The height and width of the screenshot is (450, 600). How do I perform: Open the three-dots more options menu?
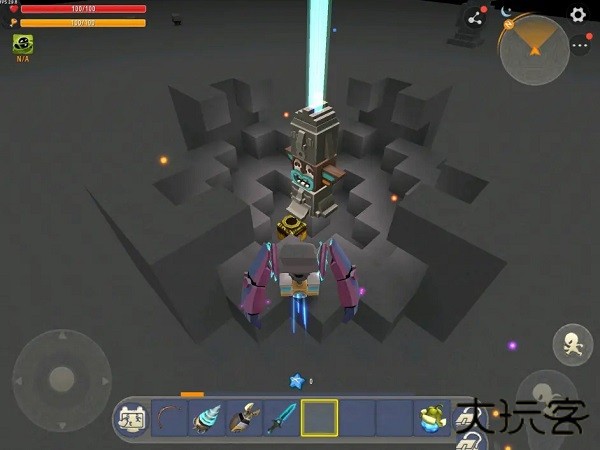(x=581, y=45)
